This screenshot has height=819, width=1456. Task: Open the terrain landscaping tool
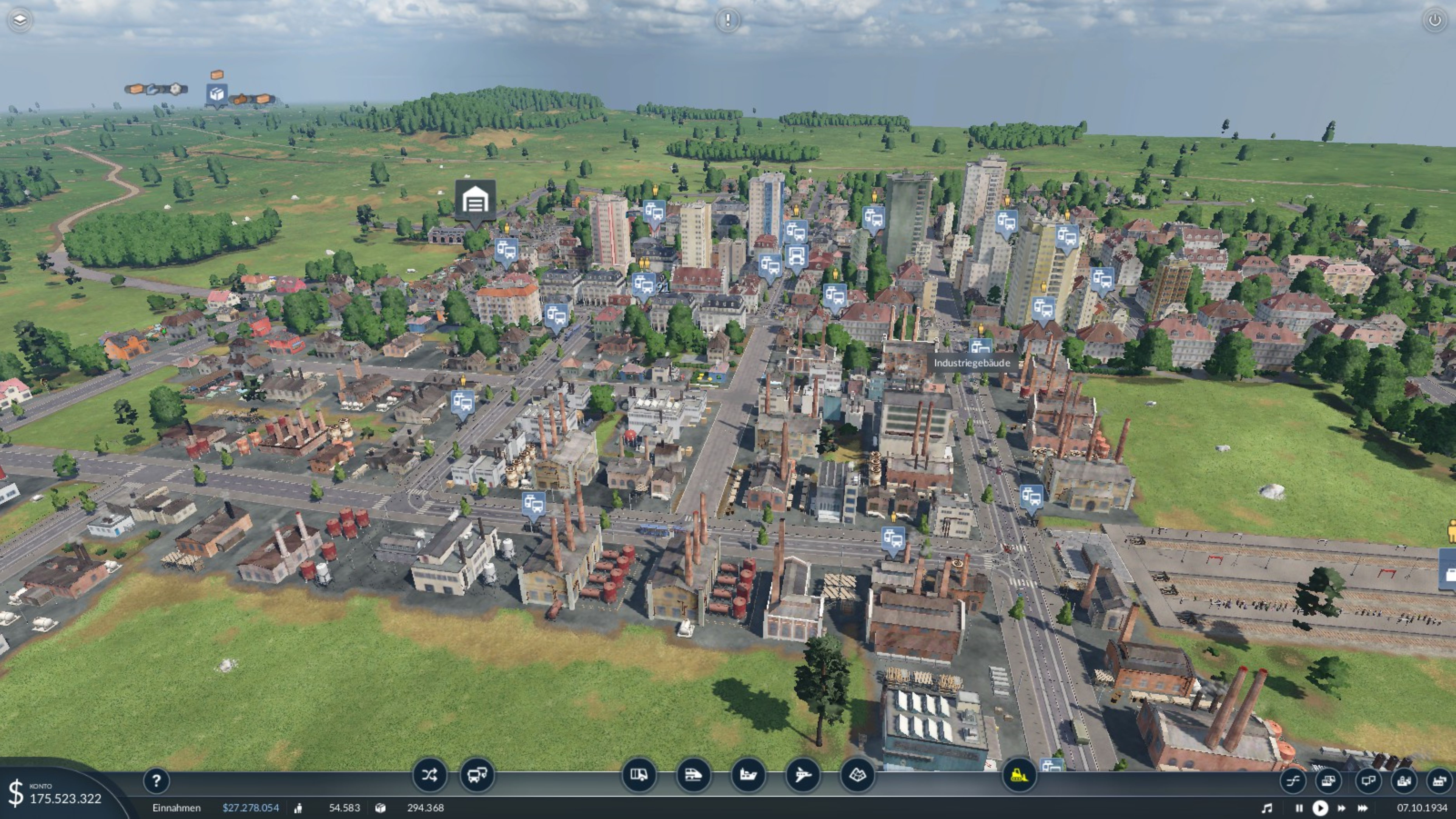pyautogui.click(x=857, y=775)
